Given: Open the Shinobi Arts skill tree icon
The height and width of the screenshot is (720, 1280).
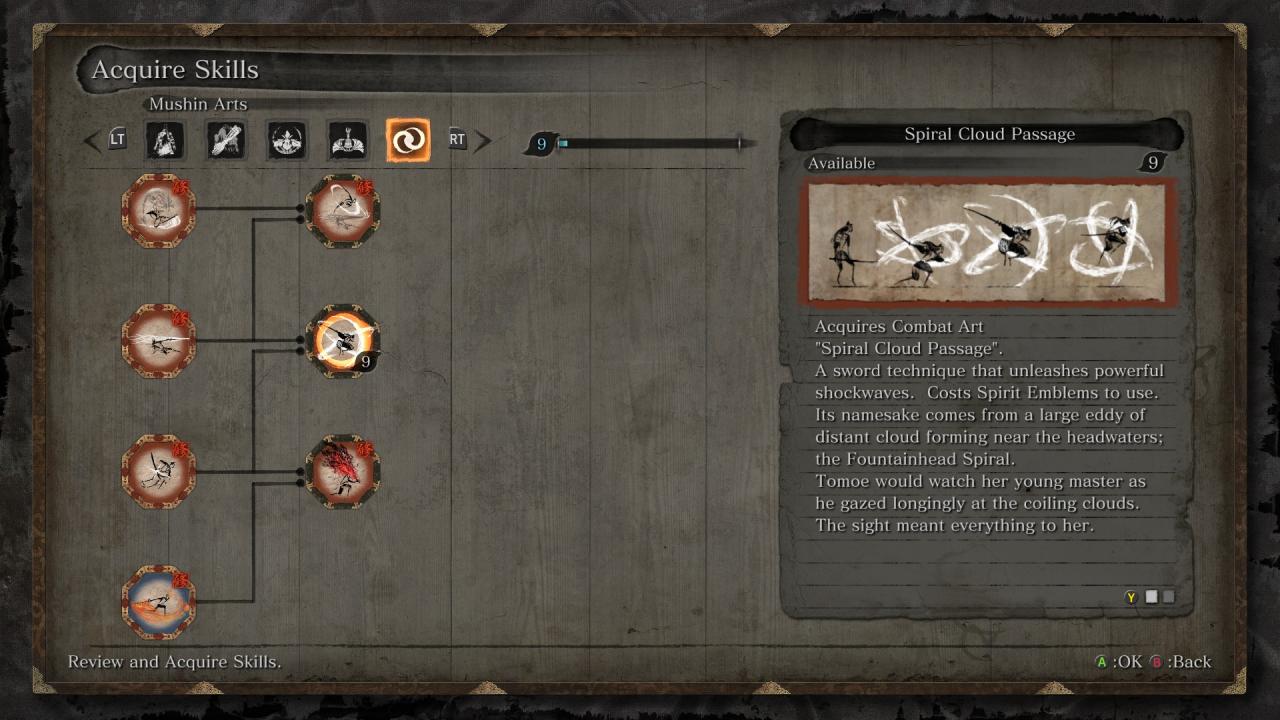Looking at the screenshot, I should click(165, 141).
